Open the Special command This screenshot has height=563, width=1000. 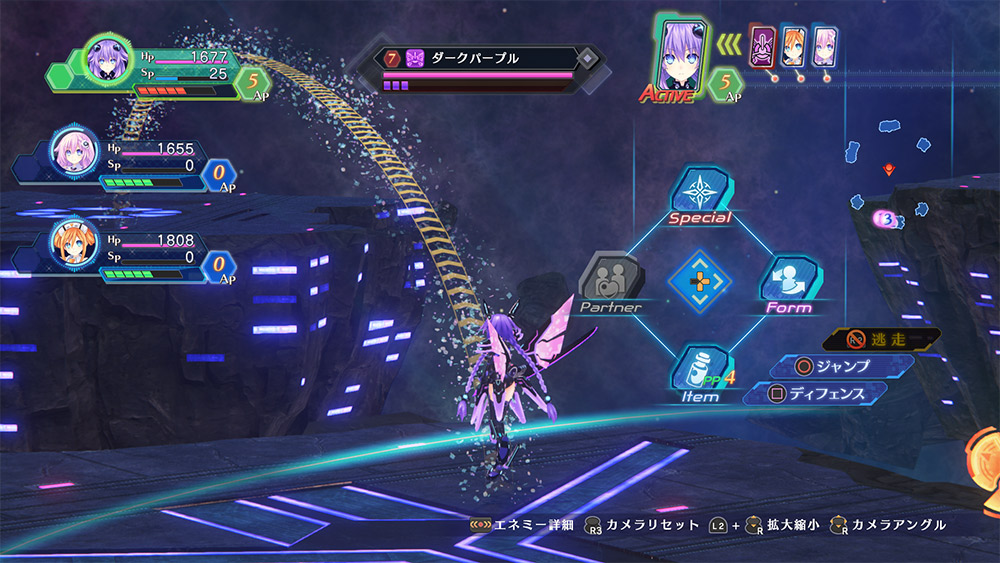[x=700, y=196]
